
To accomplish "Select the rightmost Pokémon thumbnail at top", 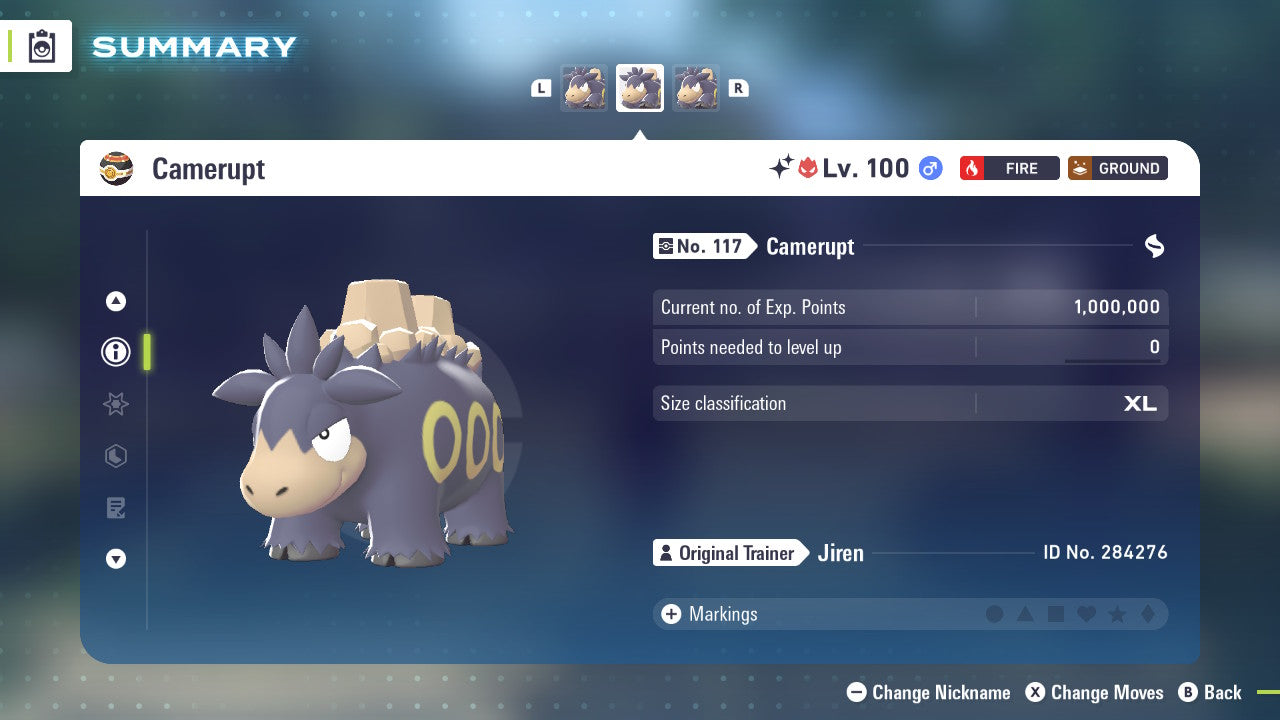I will coord(695,87).
